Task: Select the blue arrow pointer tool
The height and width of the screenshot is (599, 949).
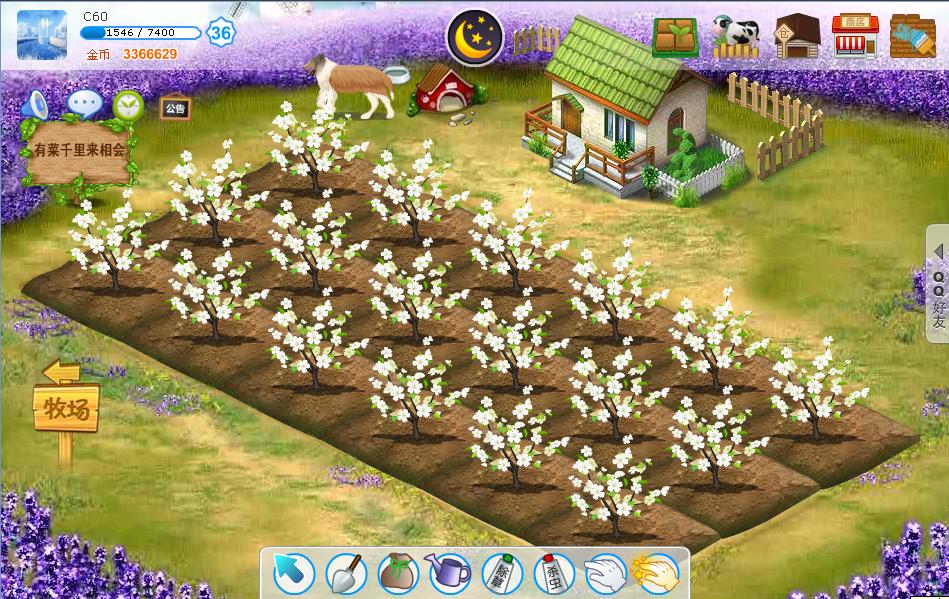Action: click(x=294, y=573)
